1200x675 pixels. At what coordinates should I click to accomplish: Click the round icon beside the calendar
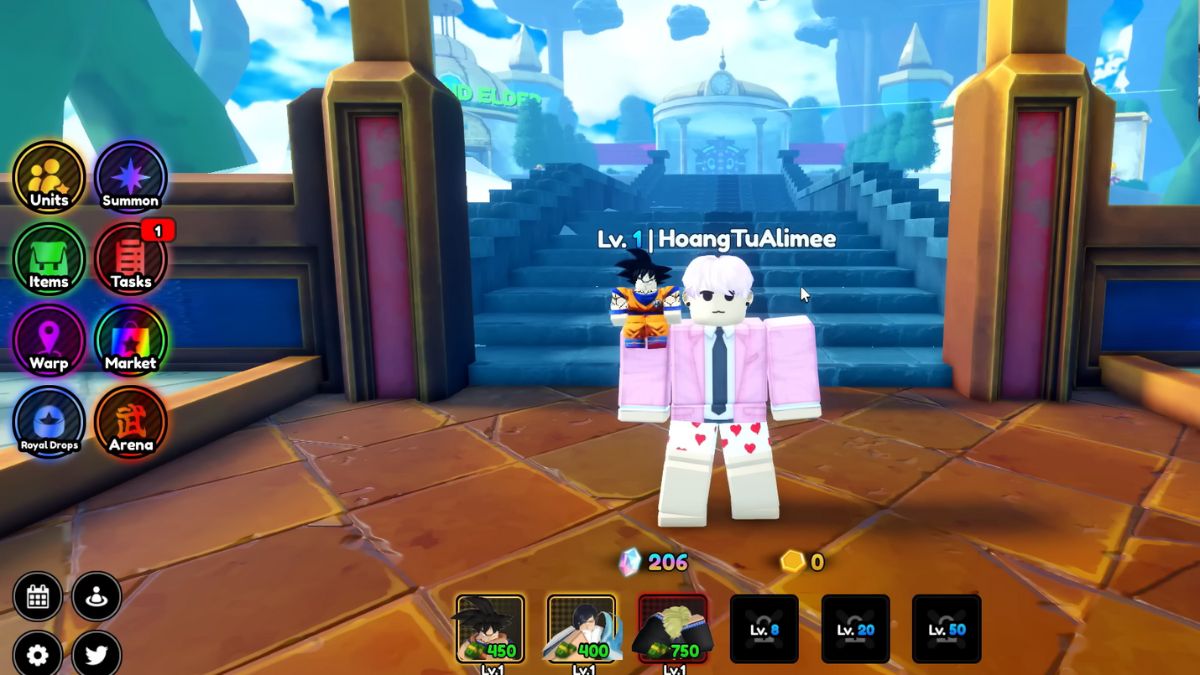click(x=97, y=597)
